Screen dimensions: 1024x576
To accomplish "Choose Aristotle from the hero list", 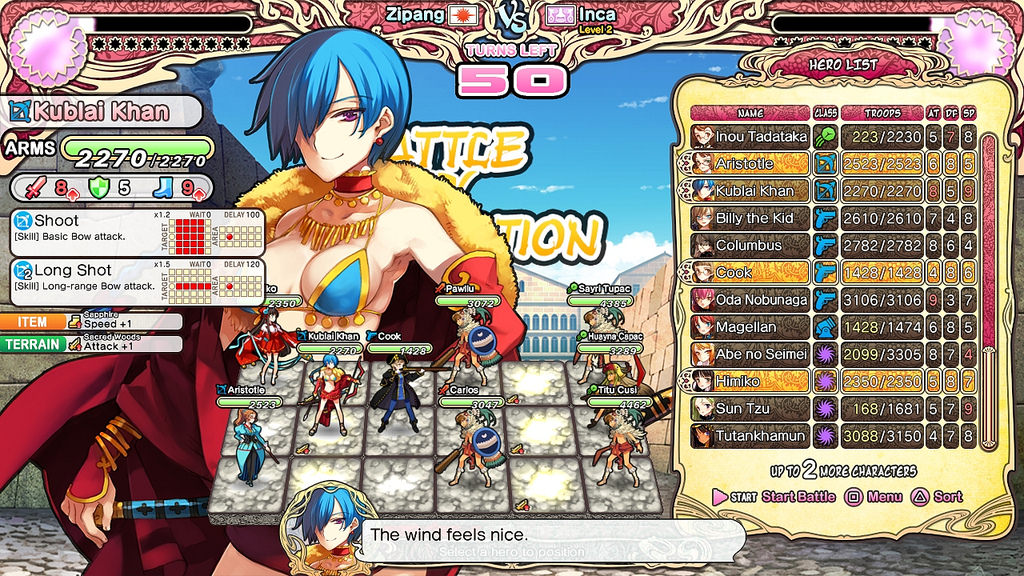I will 760,163.
